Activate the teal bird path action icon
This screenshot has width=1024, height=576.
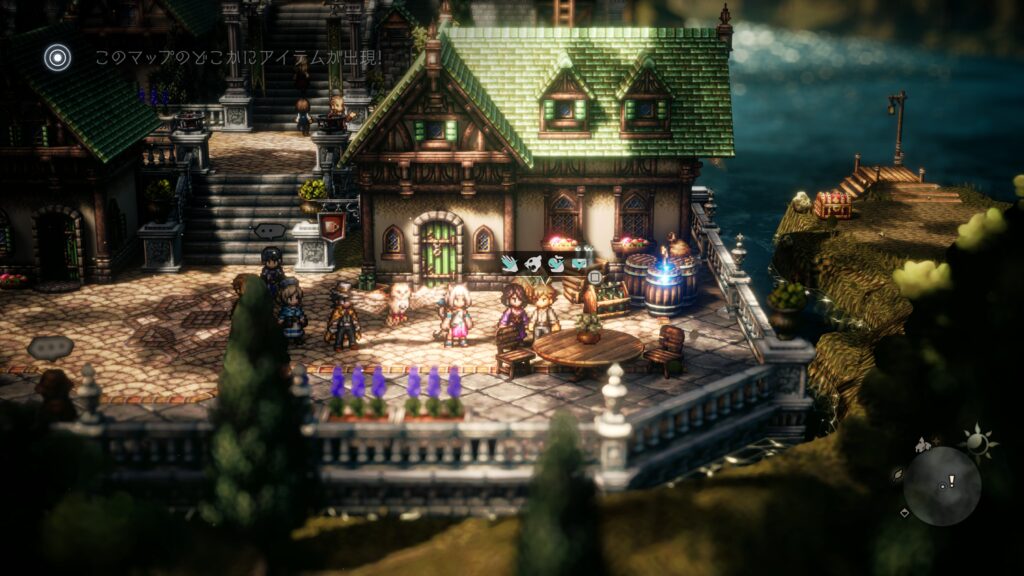click(x=556, y=265)
